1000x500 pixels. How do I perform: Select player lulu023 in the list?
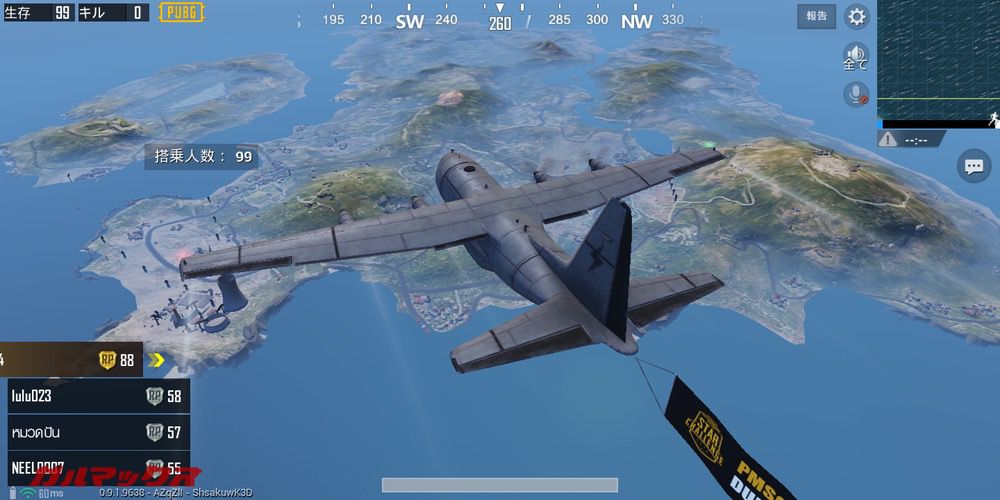click(97, 396)
